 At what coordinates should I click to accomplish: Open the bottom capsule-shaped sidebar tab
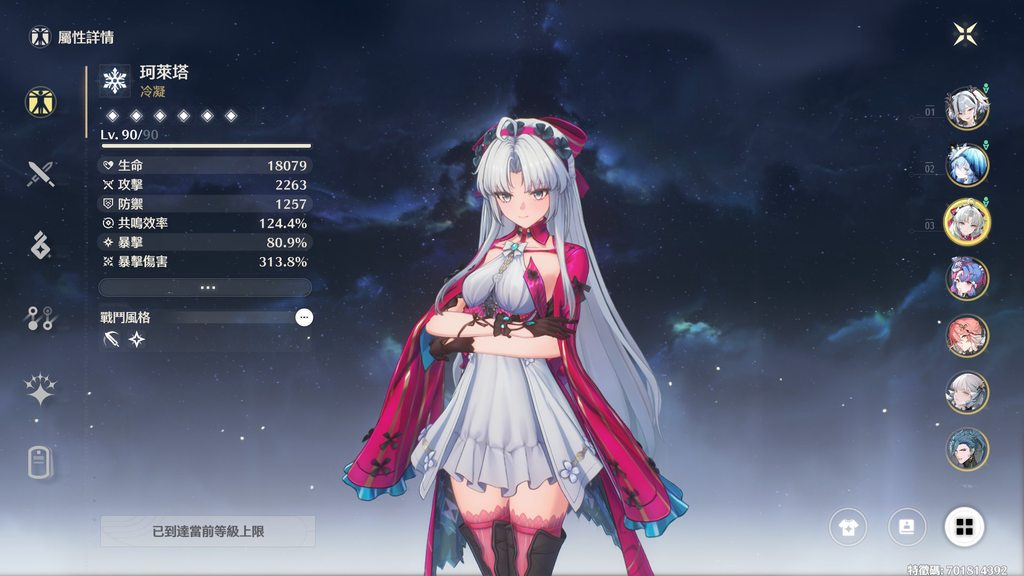(x=41, y=462)
